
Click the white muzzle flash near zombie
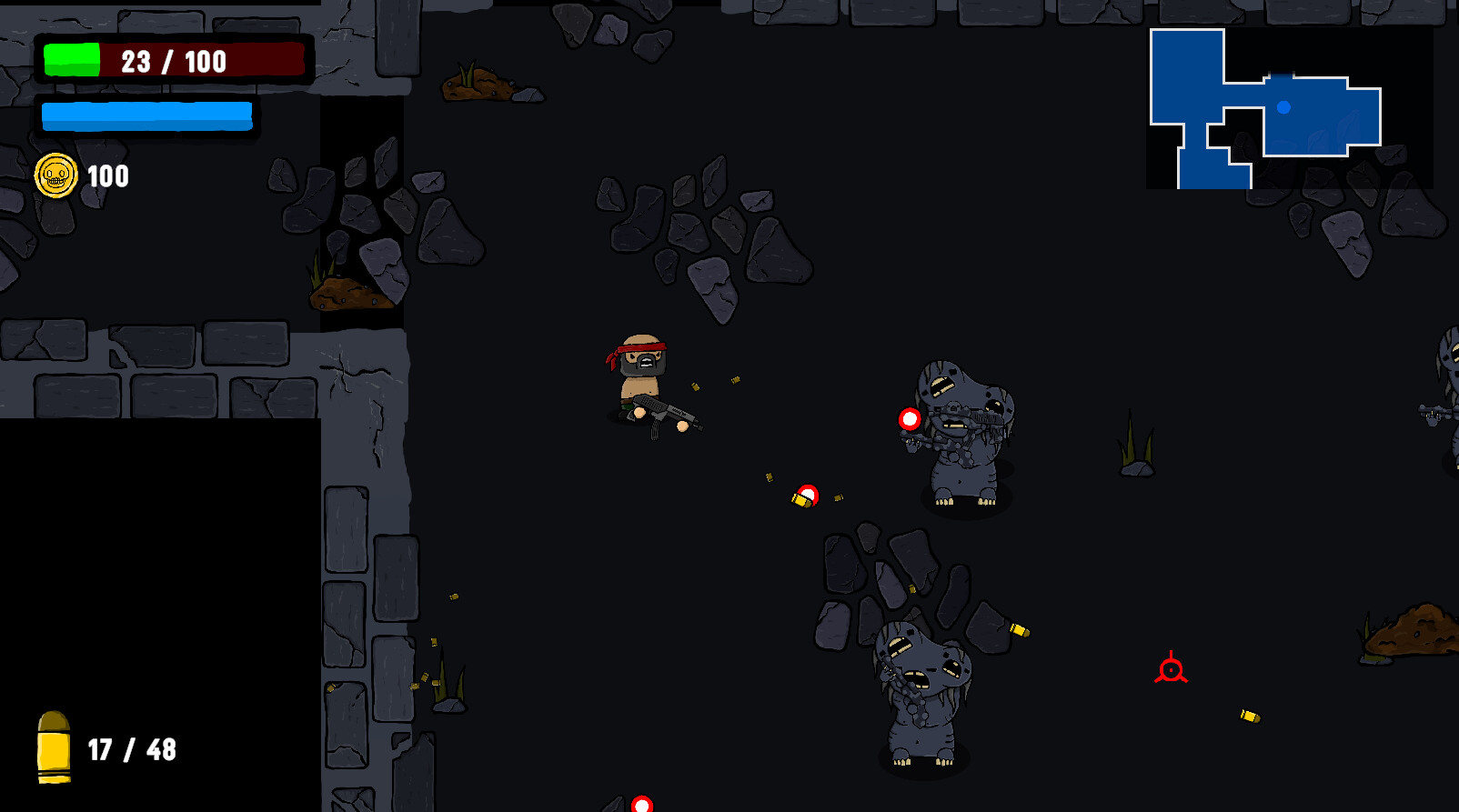pos(908,419)
